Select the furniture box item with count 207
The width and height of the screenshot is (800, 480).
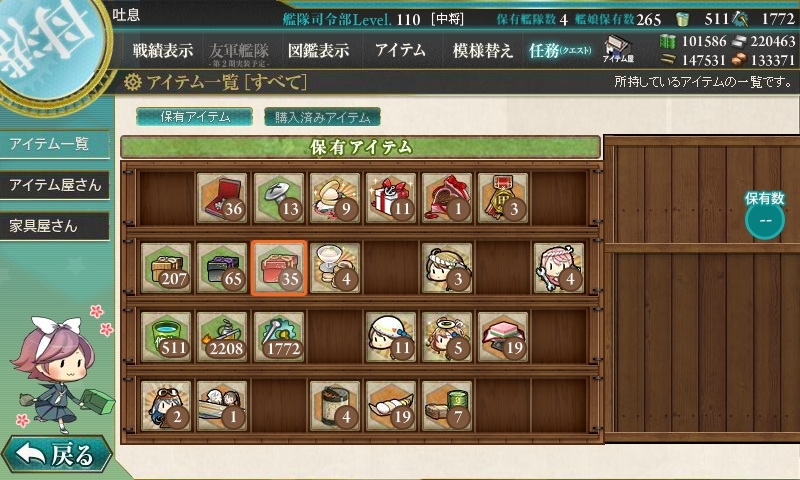pyautogui.click(x=165, y=267)
